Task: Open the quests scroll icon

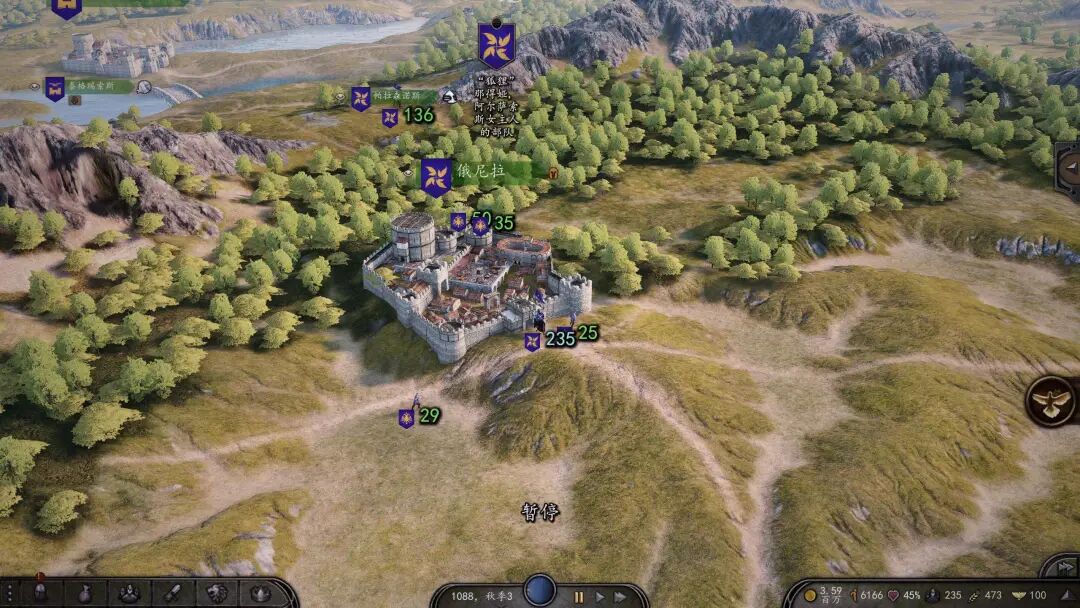Action: (173, 593)
